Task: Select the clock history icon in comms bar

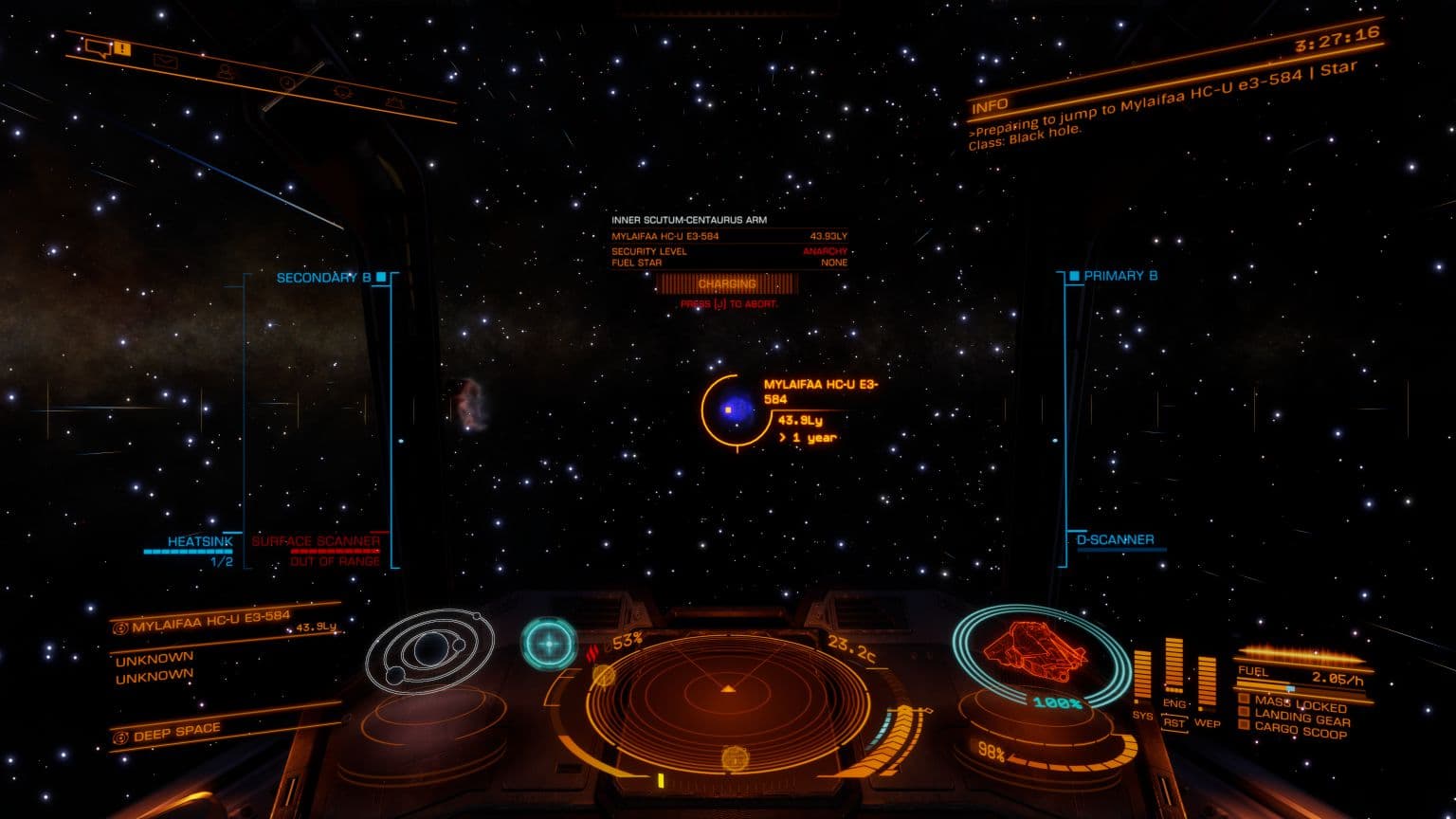Action: [x=287, y=82]
